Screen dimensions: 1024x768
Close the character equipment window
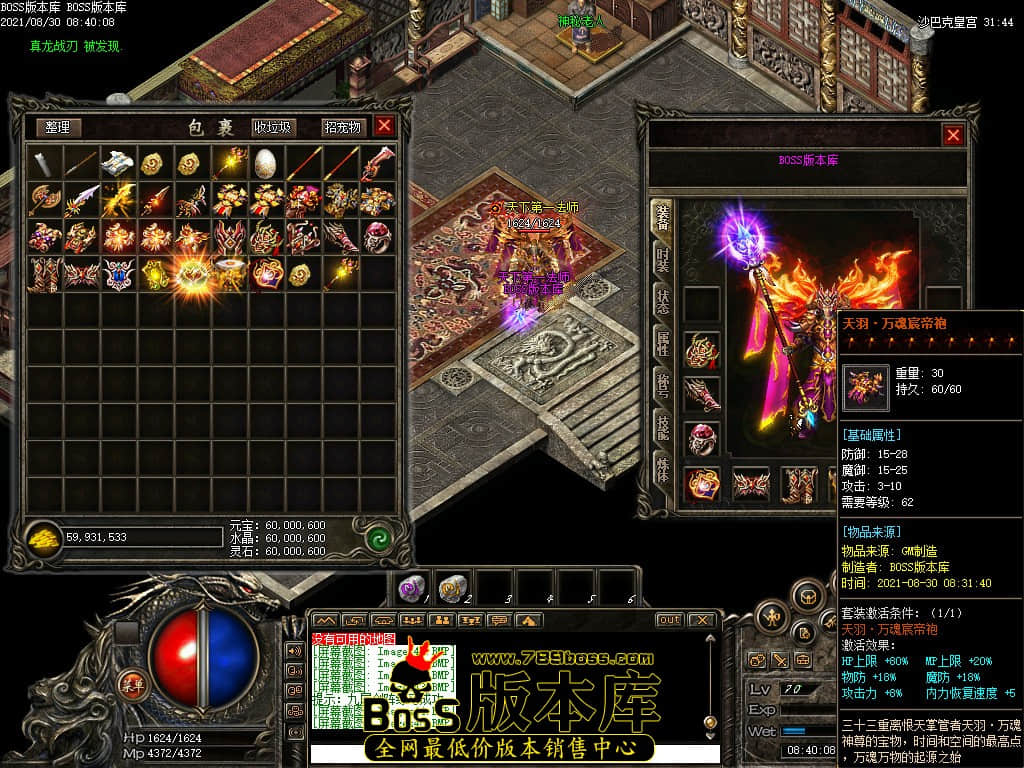[x=953, y=135]
